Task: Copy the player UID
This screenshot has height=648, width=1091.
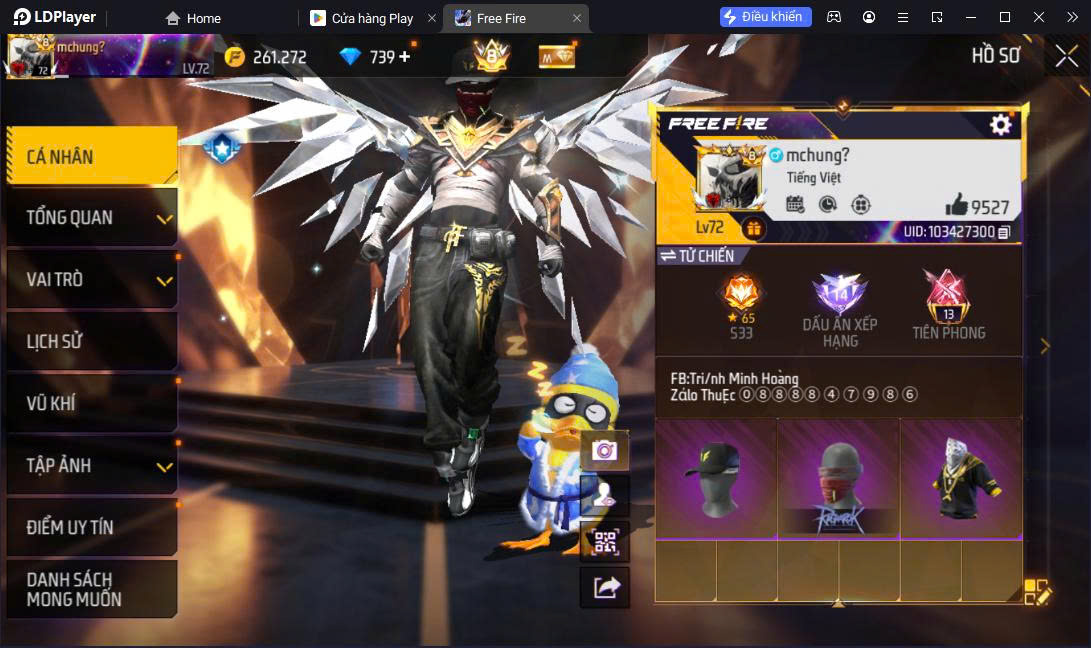Action: coord(1004,232)
